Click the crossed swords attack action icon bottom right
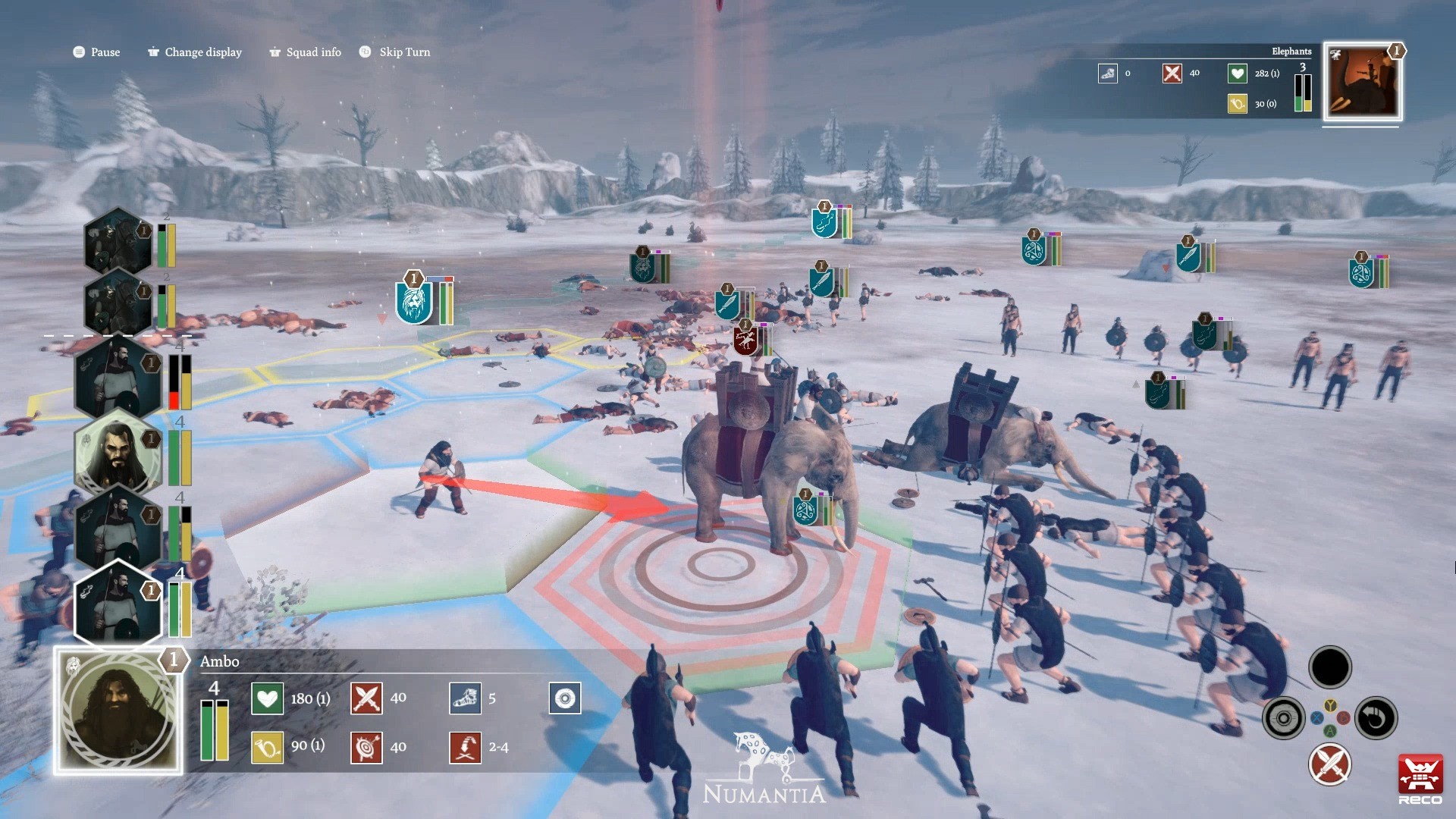This screenshot has height=819, width=1456. point(1329,765)
